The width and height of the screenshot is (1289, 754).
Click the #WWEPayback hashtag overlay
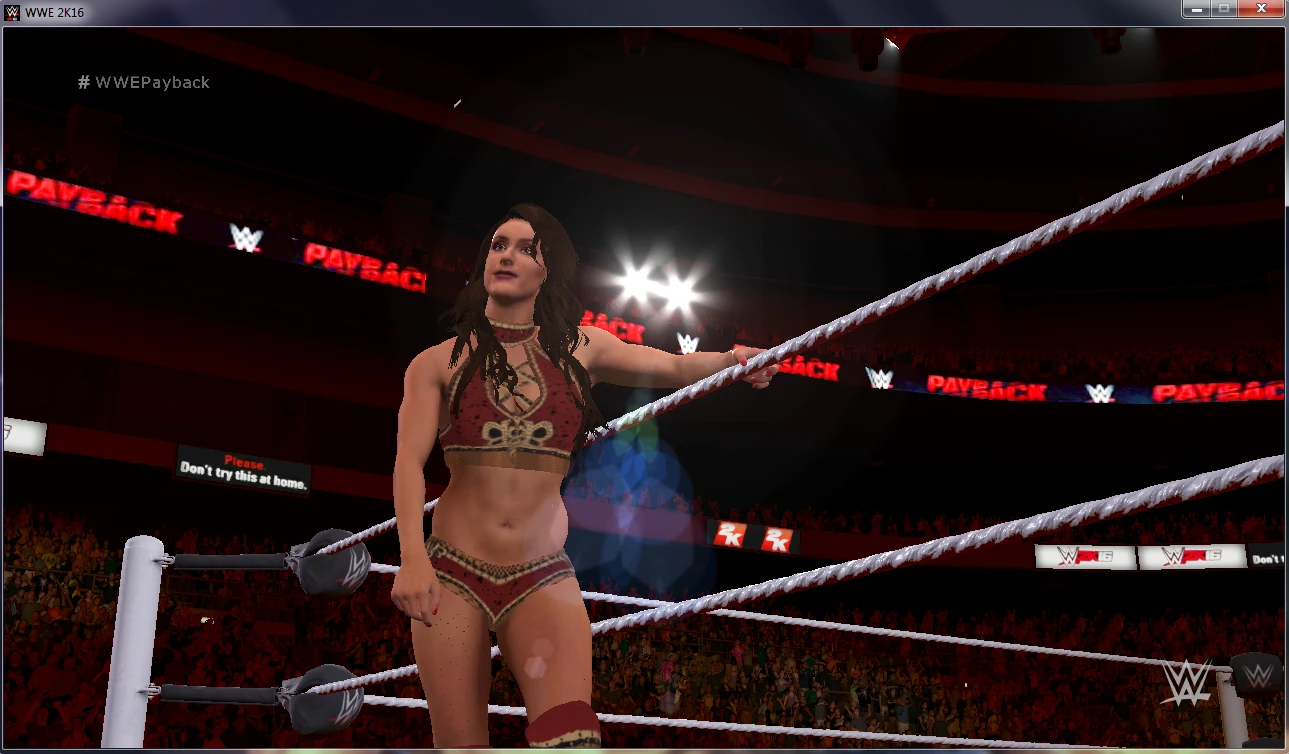click(144, 82)
